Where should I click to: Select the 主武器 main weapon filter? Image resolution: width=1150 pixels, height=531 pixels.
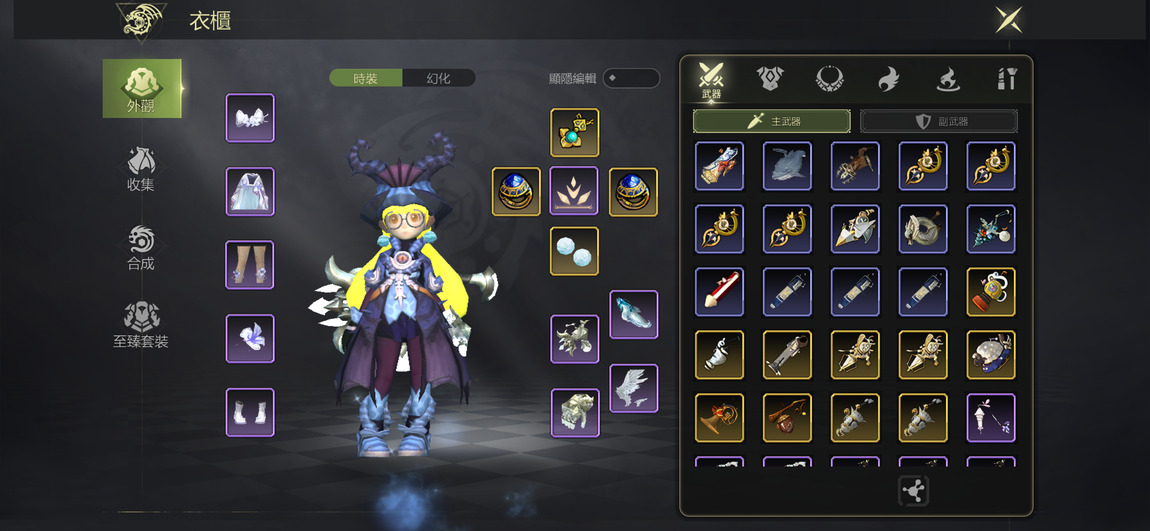point(771,121)
